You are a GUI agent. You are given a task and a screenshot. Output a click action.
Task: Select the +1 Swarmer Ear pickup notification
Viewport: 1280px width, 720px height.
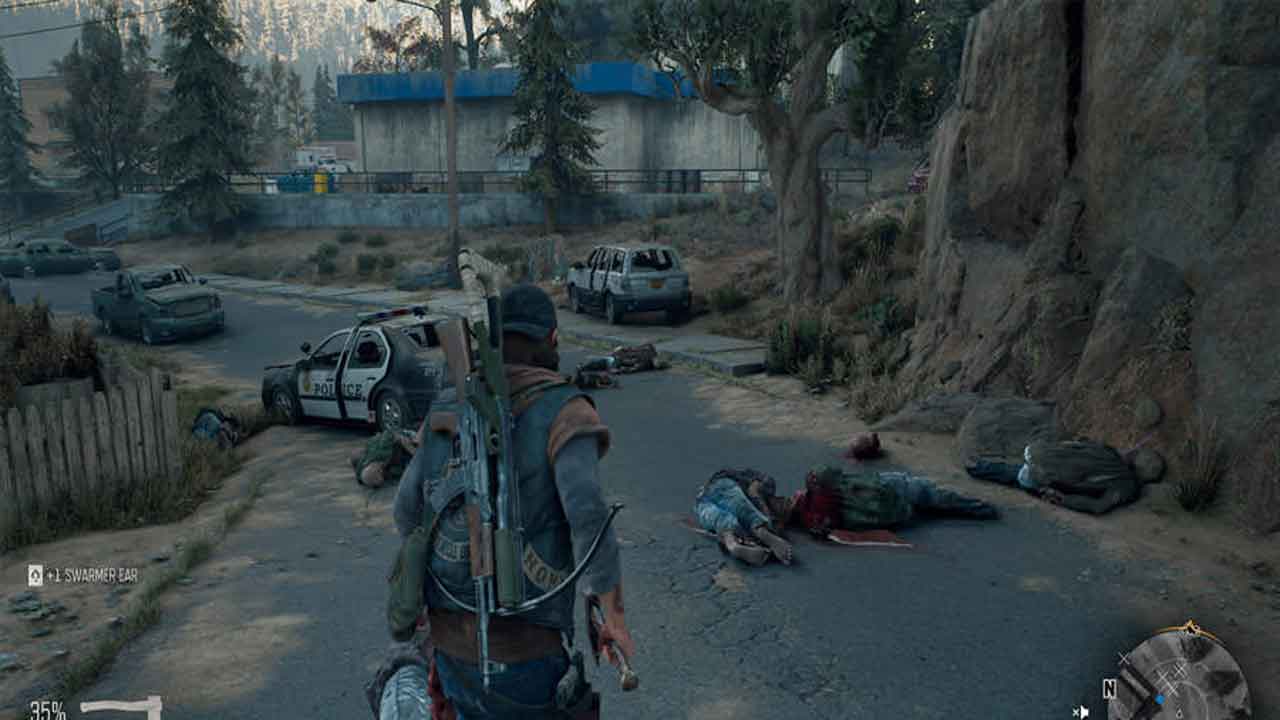tap(83, 575)
